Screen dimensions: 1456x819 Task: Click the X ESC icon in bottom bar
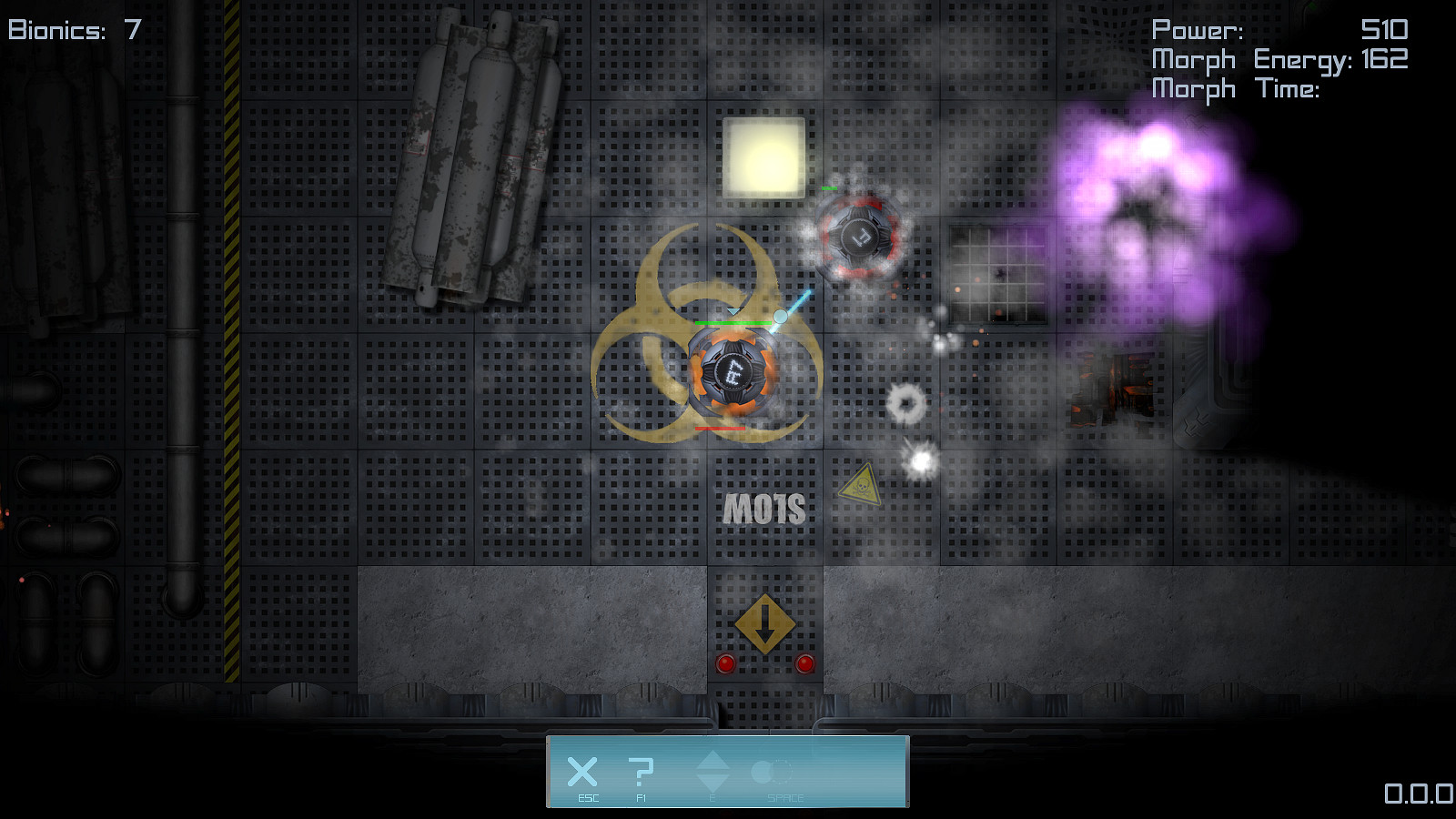coord(582,773)
